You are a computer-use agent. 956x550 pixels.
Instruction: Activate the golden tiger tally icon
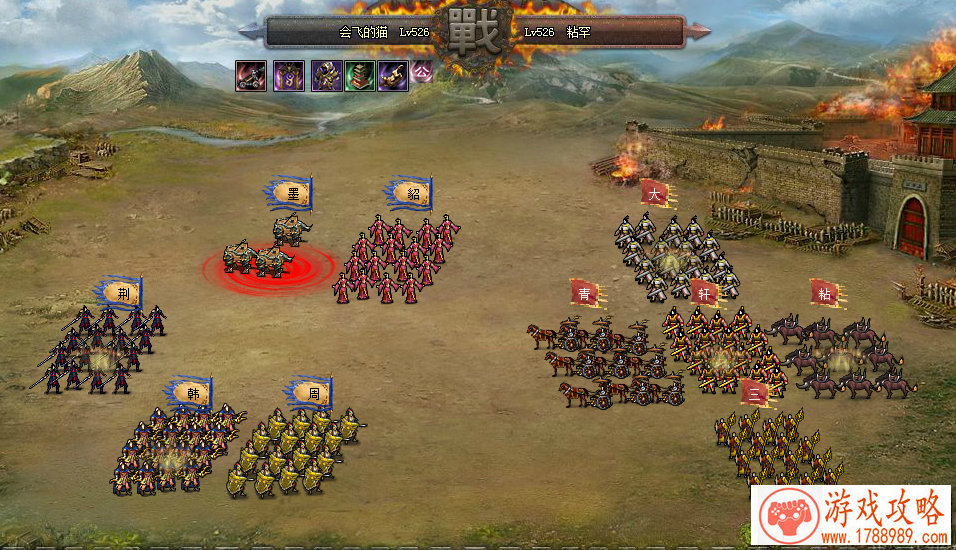pyautogui.click(x=393, y=76)
